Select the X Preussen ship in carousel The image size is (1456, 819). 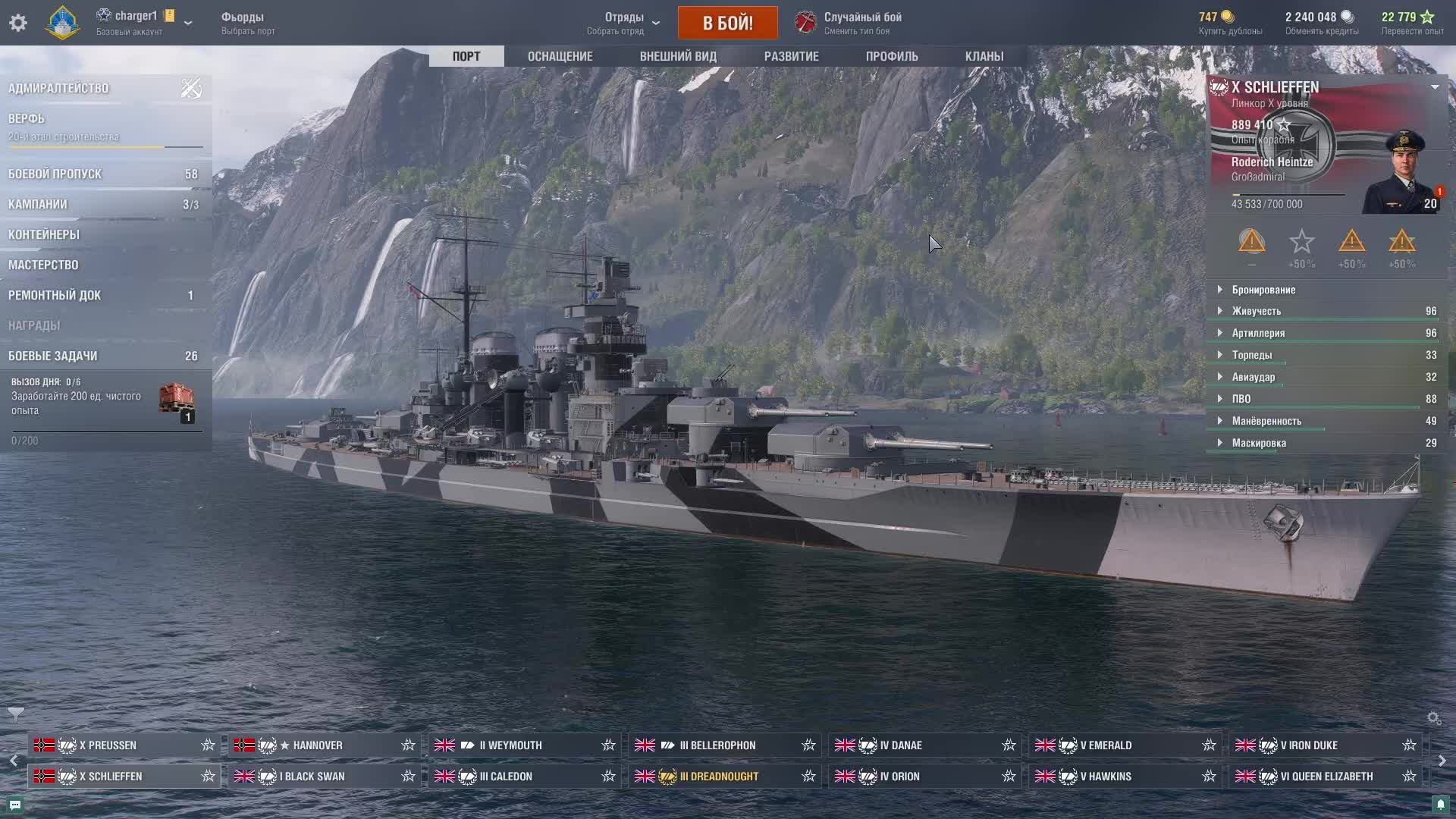108,745
